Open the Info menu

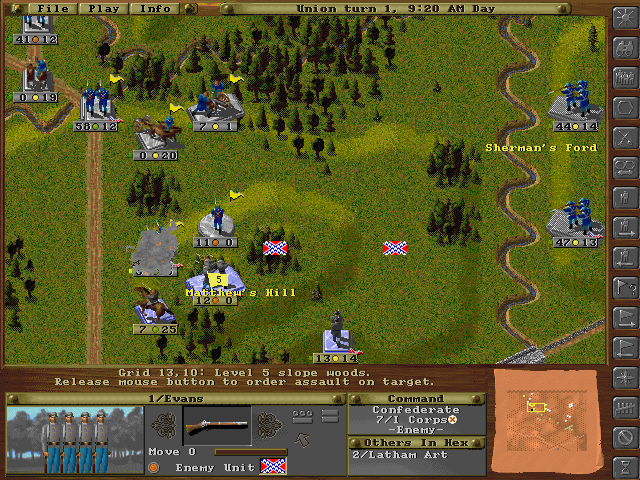tap(155, 8)
